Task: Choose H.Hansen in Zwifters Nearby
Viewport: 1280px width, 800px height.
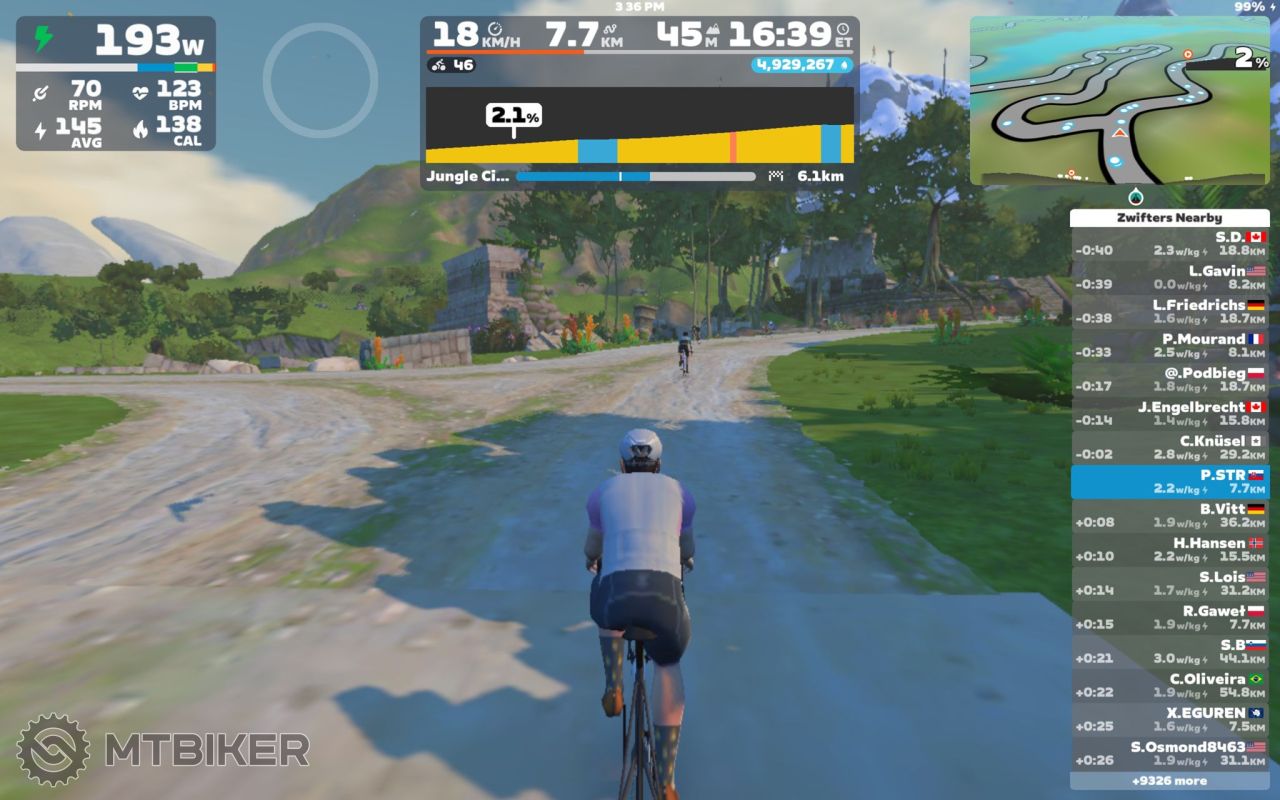Action: click(x=1169, y=550)
